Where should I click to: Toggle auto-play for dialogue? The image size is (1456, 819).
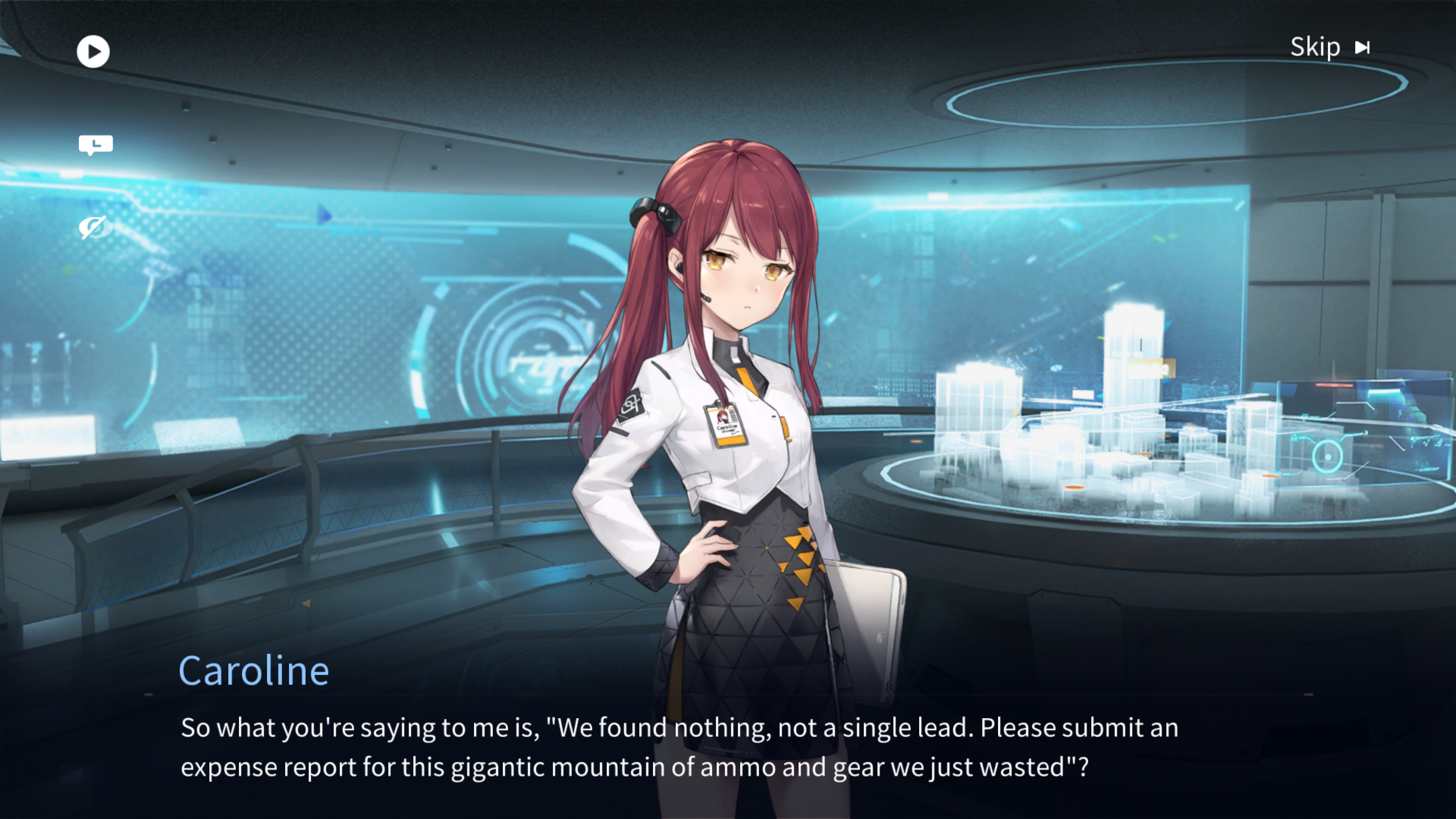[x=93, y=52]
